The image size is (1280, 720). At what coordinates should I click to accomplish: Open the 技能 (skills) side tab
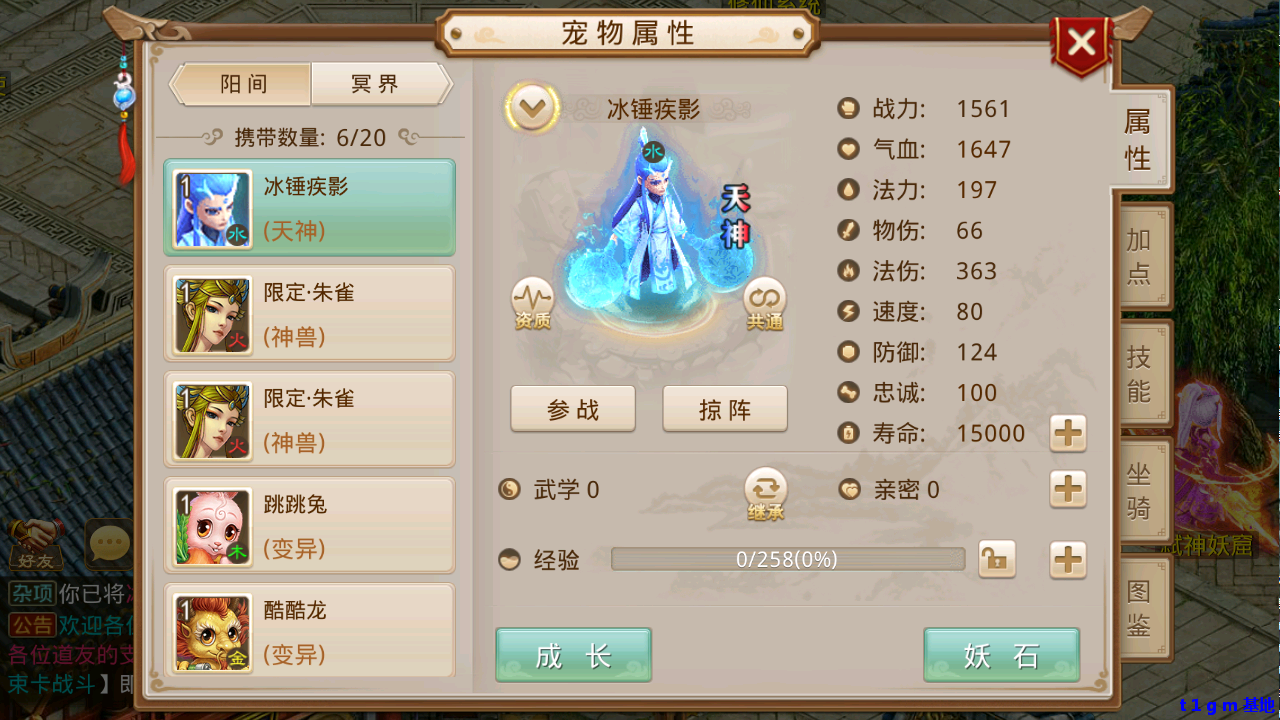click(x=1142, y=372)
